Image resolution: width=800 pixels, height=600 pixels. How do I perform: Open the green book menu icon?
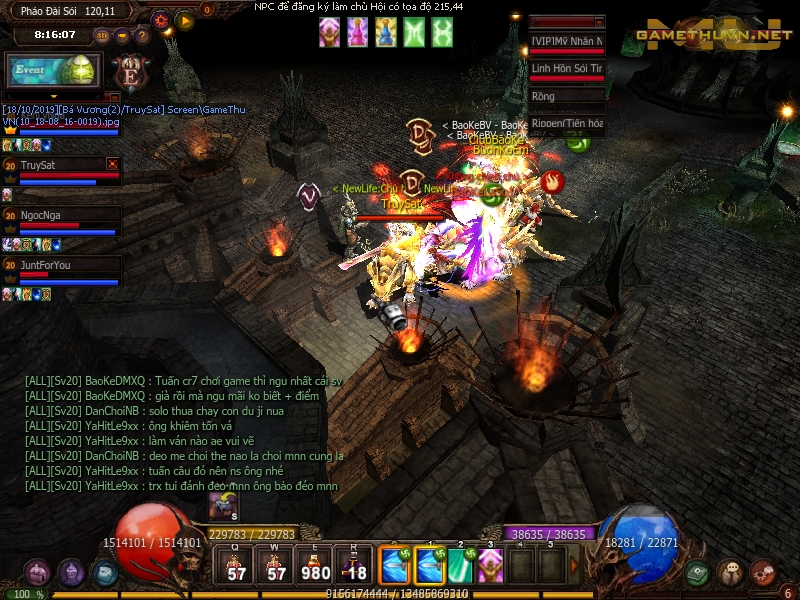(x=698, y=573)
